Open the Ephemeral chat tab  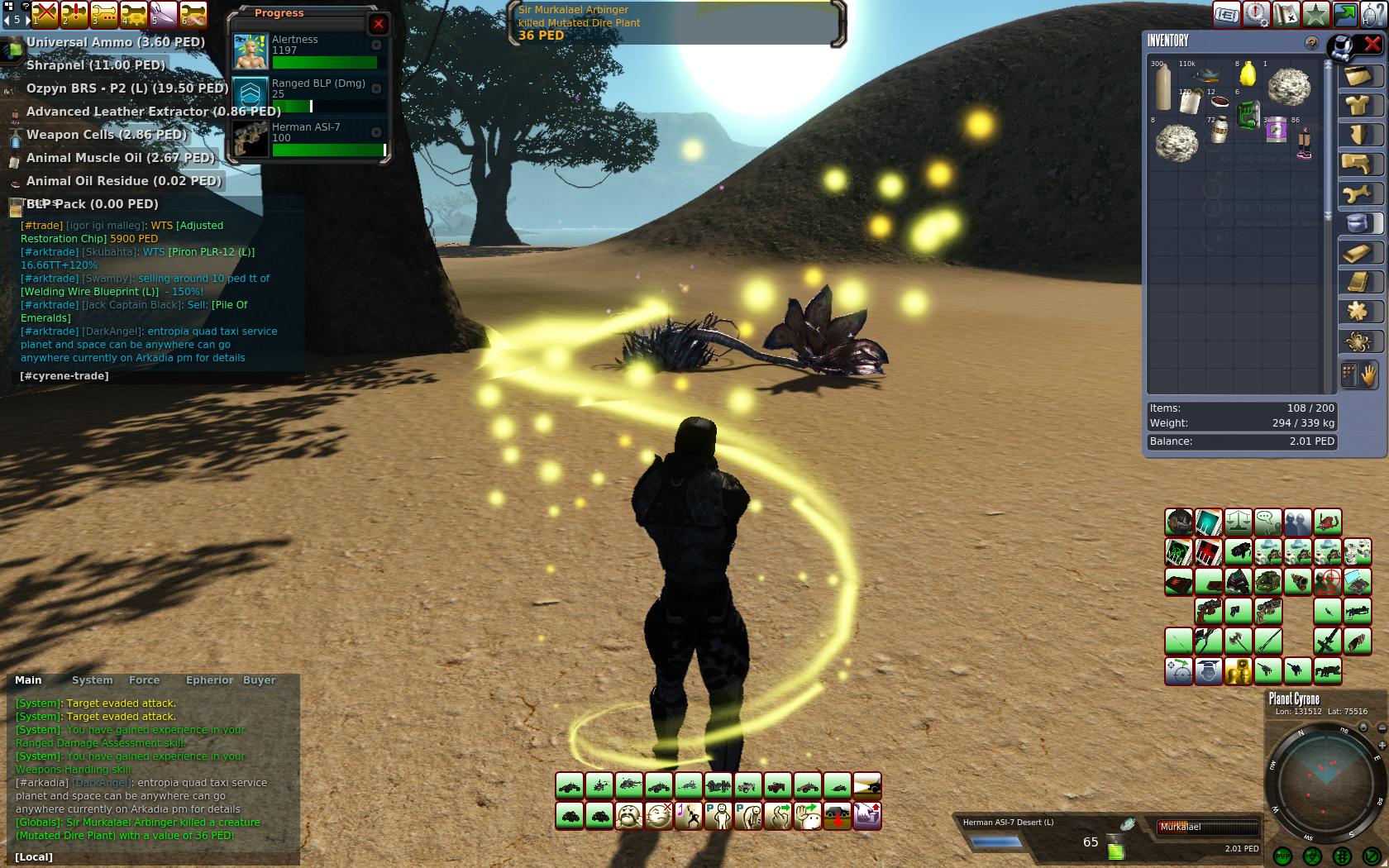209,680
